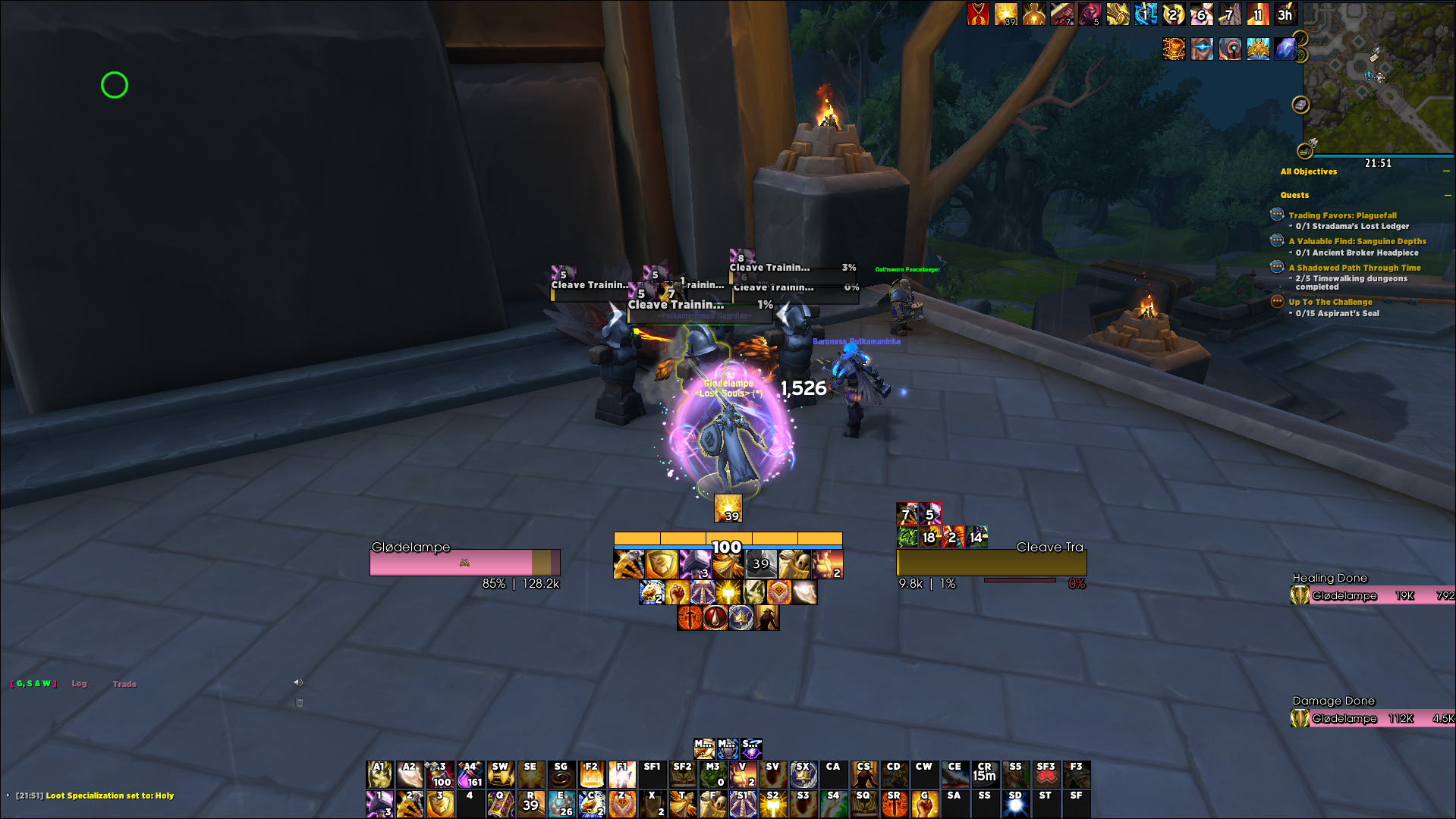Open the Trading Favors: Plaguefall quest
Screen dimensions: 1456x819
(x=1342, y=215)
